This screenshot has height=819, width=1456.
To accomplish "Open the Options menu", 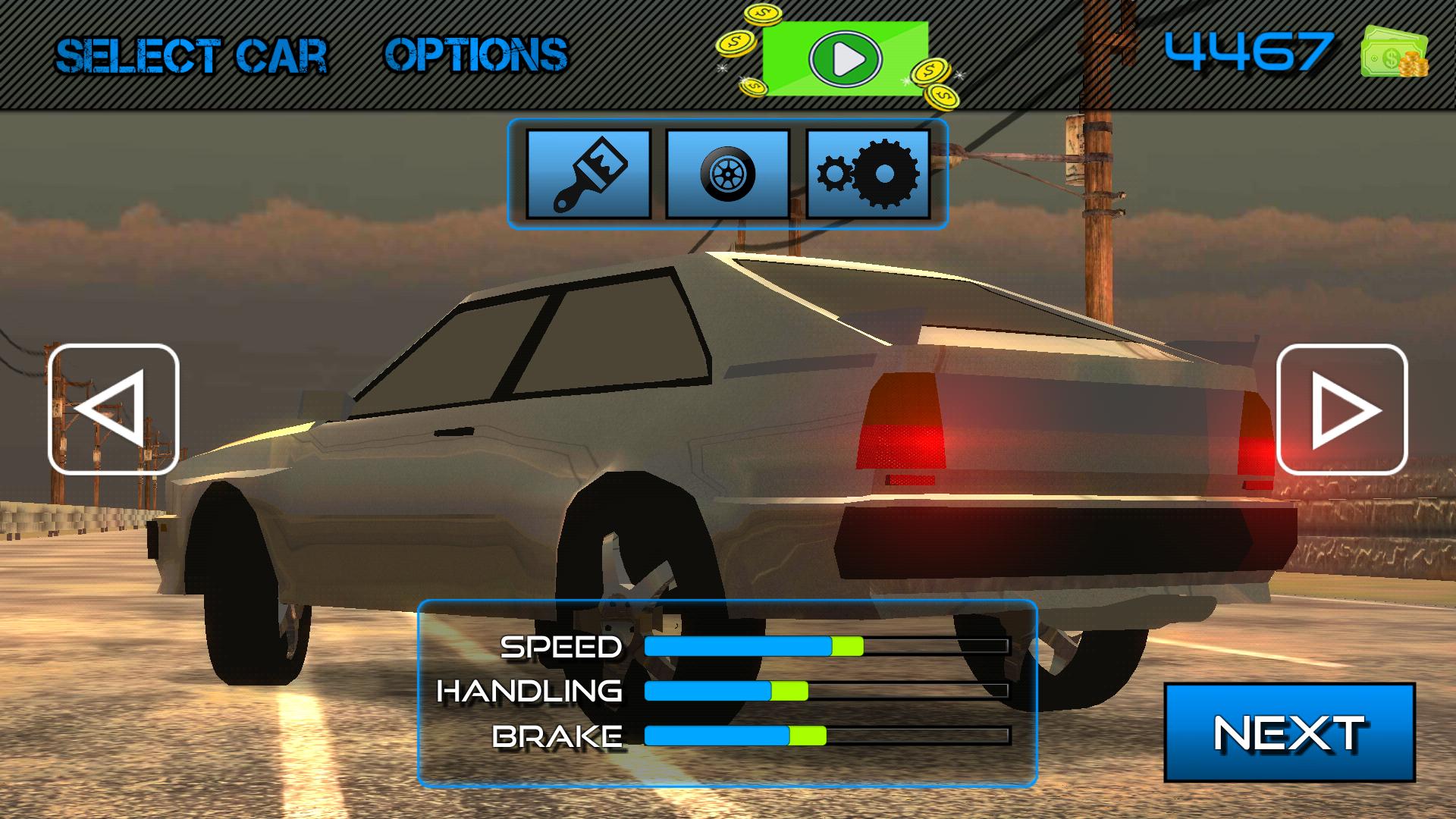I will [x=475, y=55].
